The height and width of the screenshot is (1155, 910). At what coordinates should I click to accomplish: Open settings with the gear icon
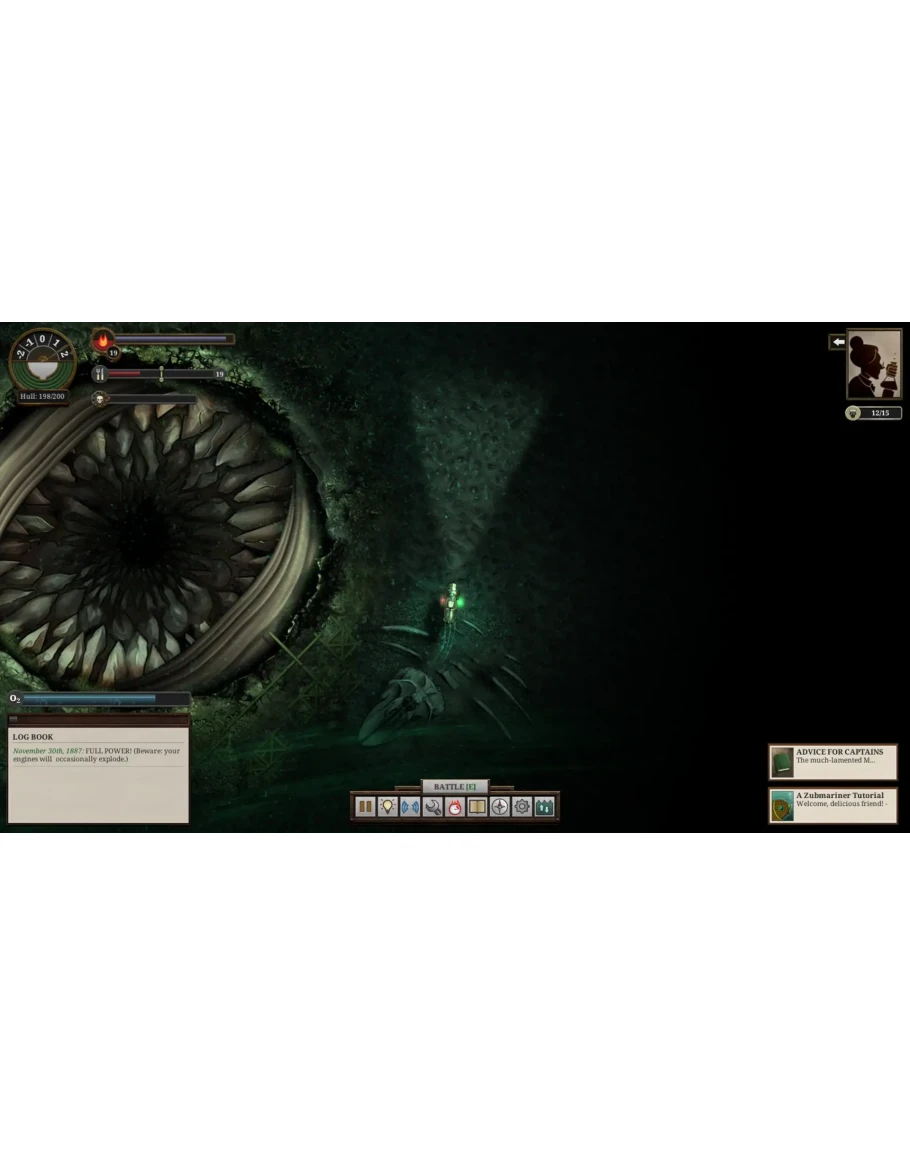(x=522, y=806)
